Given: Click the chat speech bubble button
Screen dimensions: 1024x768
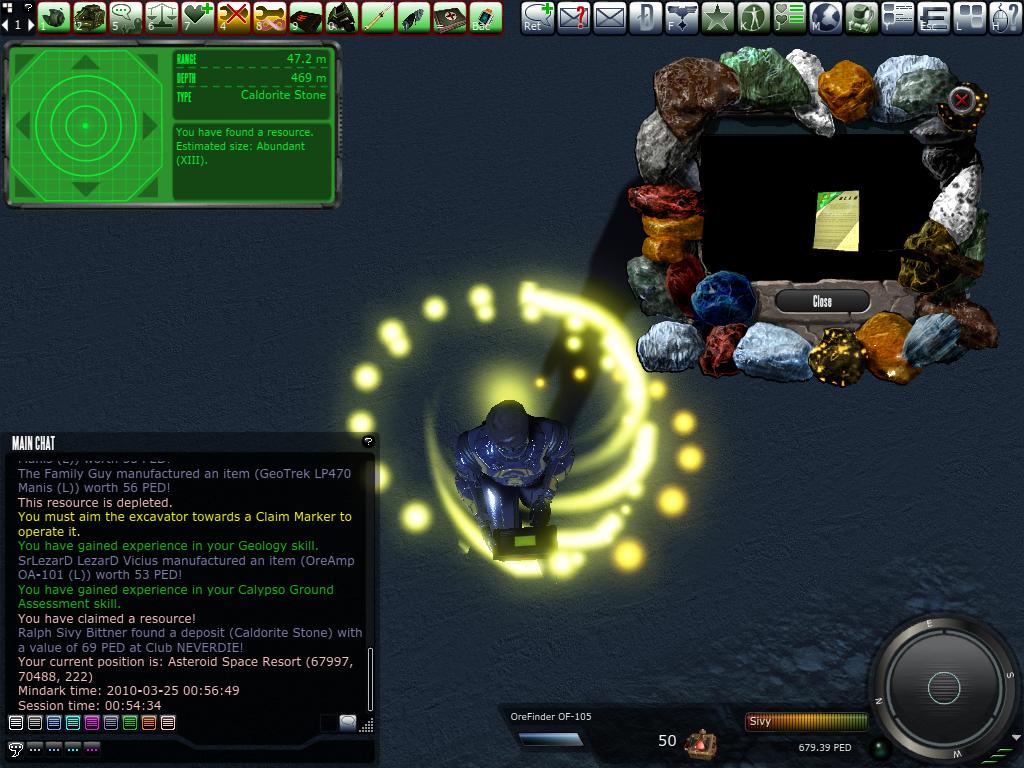Looking at the screenshot, I should tap(15, 748).
